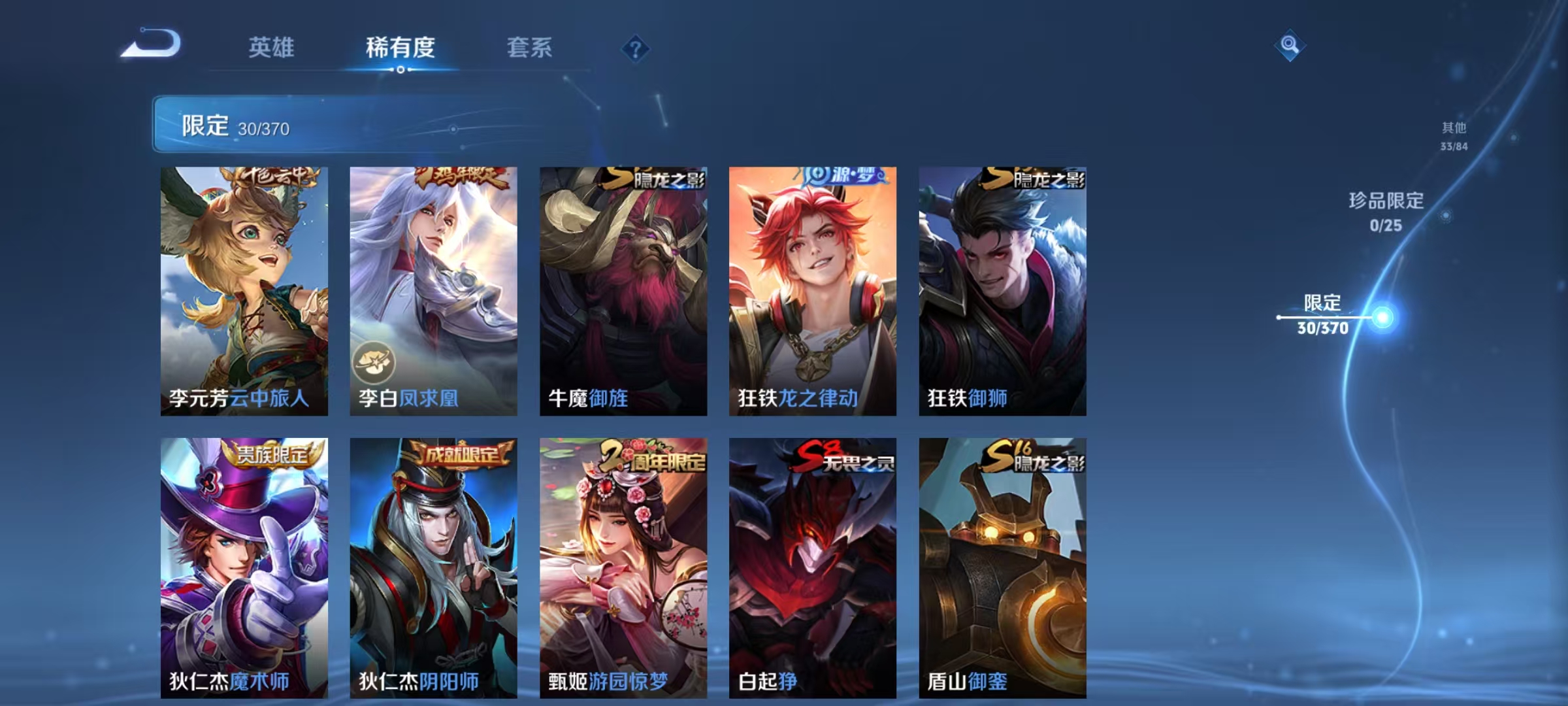Switch to the 套系 tab
This screenshot has width=1568, height=706.
pyautogui.click(x=530, y=48)
